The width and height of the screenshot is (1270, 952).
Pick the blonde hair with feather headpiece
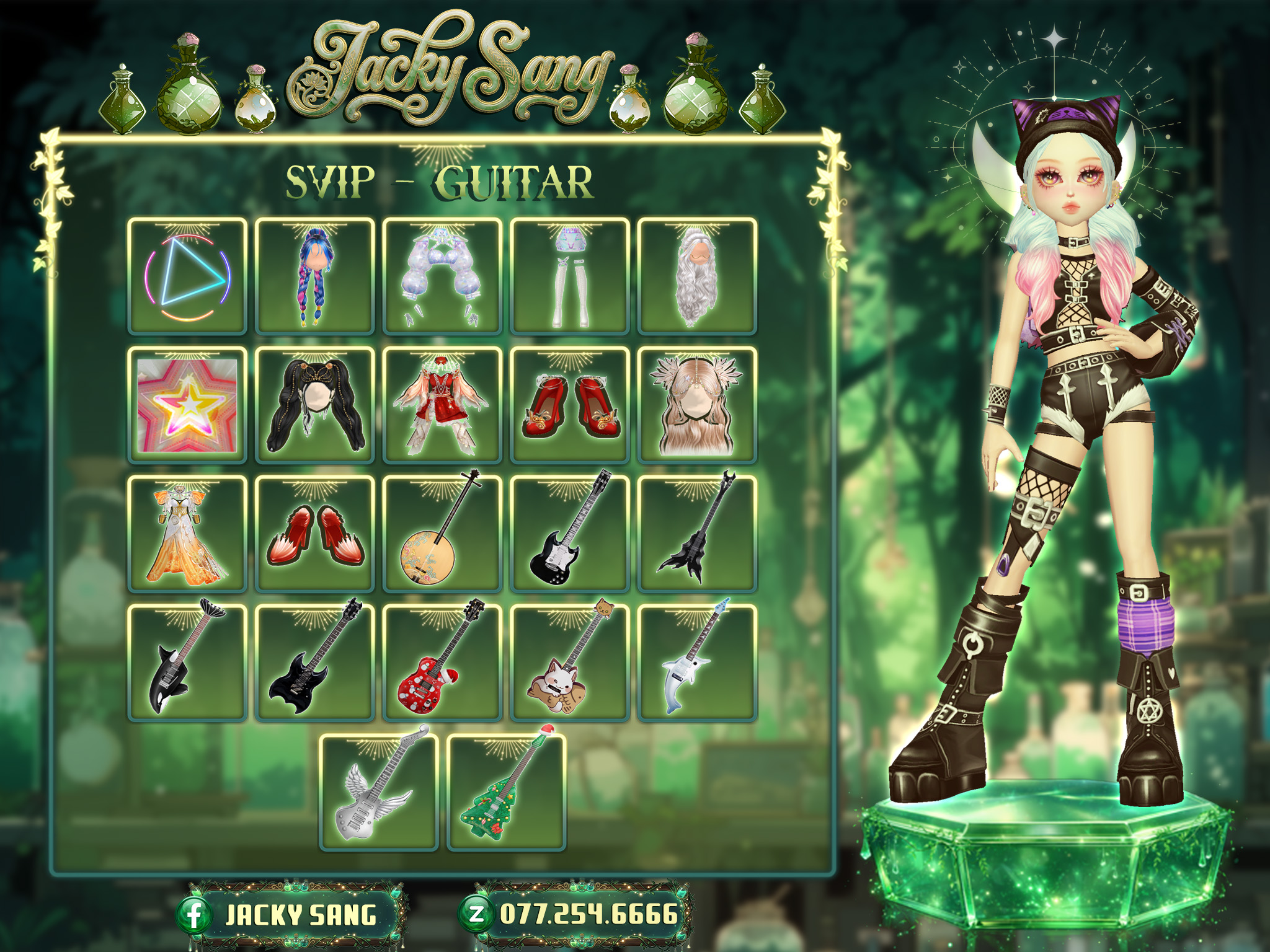tap(697, 405)
